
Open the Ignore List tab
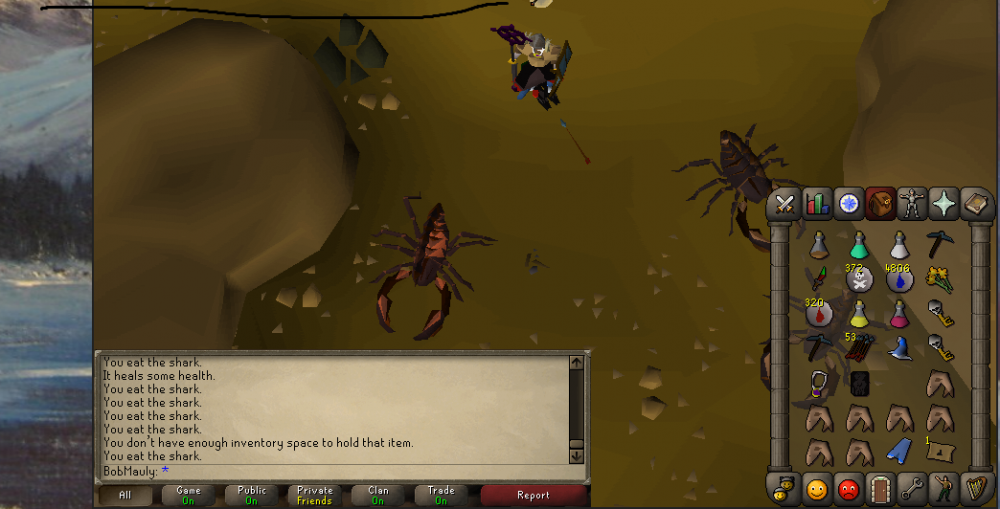pyautogui.click(x=849, y=490)
